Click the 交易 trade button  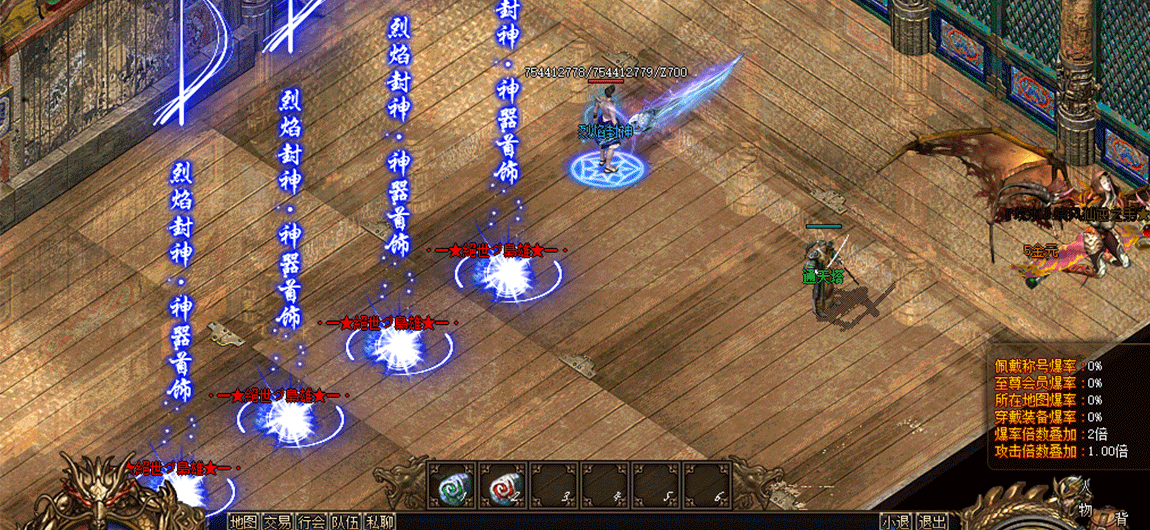pyautogui.click(x=278, y=521)
